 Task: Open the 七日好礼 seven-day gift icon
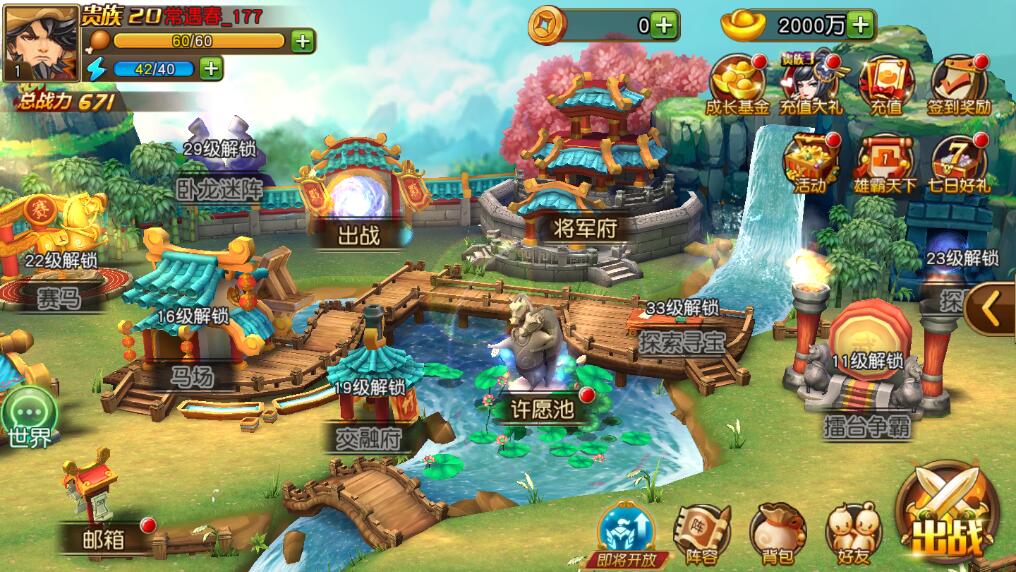coord(959,162)
